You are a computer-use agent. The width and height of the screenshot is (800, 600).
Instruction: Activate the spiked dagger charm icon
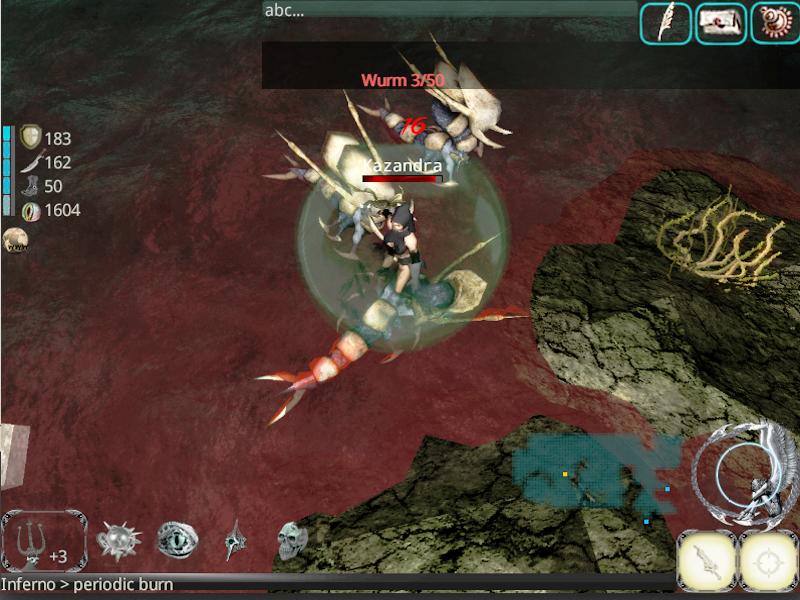234,541
